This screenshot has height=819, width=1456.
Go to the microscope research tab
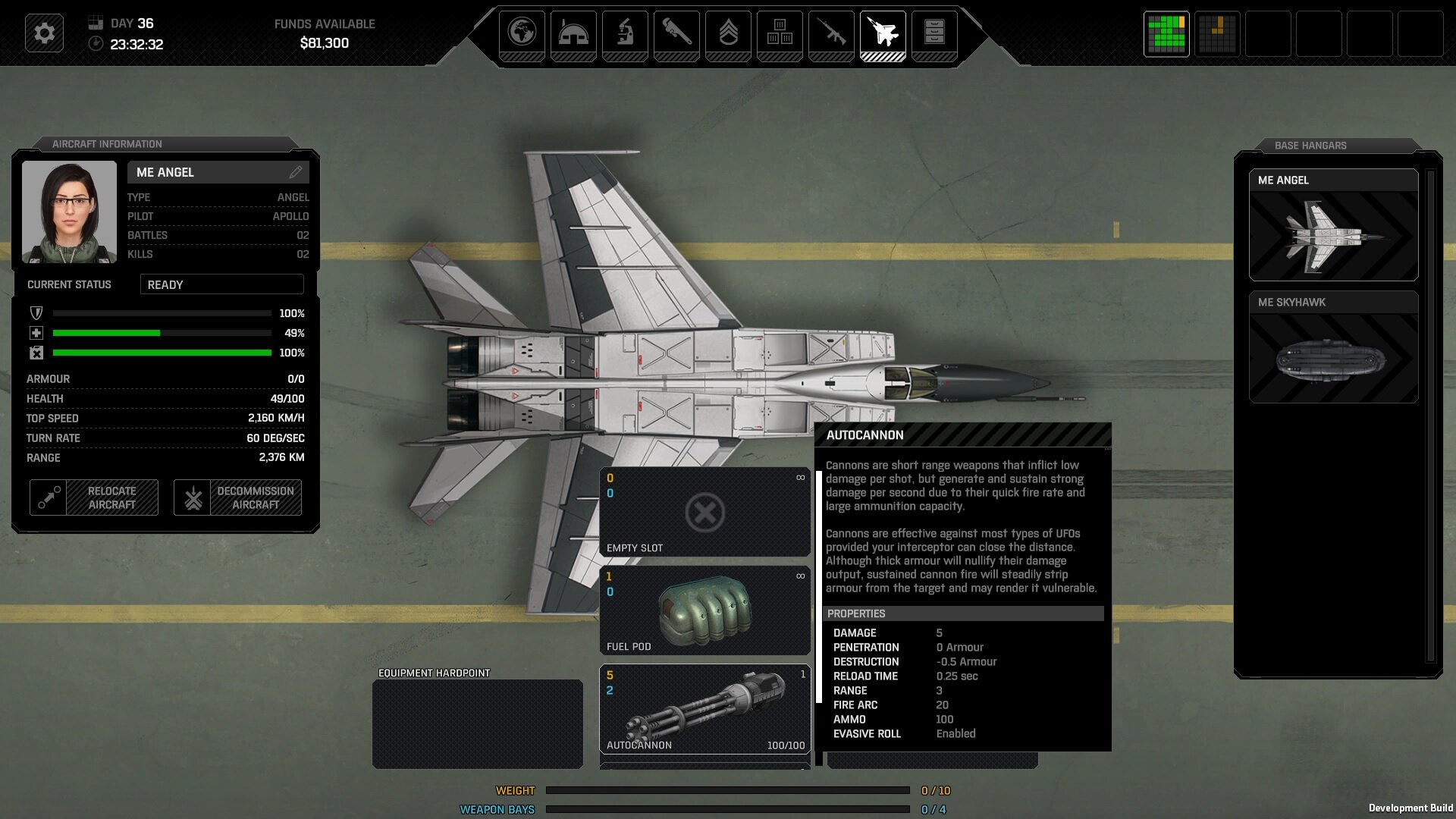[625, 33]
